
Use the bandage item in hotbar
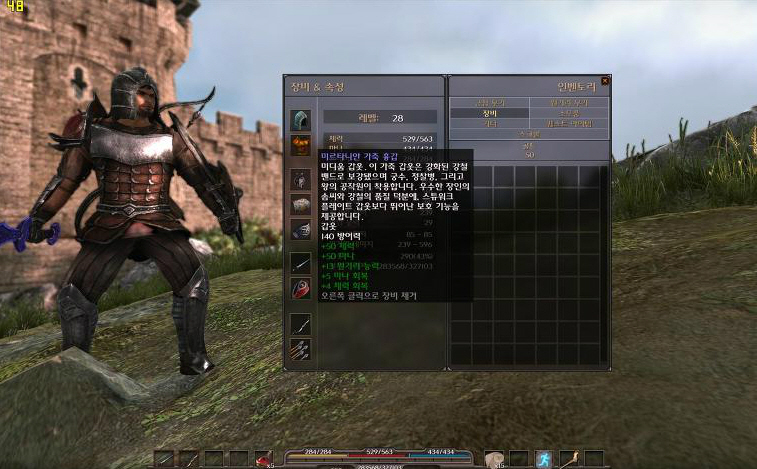(494, 459)
